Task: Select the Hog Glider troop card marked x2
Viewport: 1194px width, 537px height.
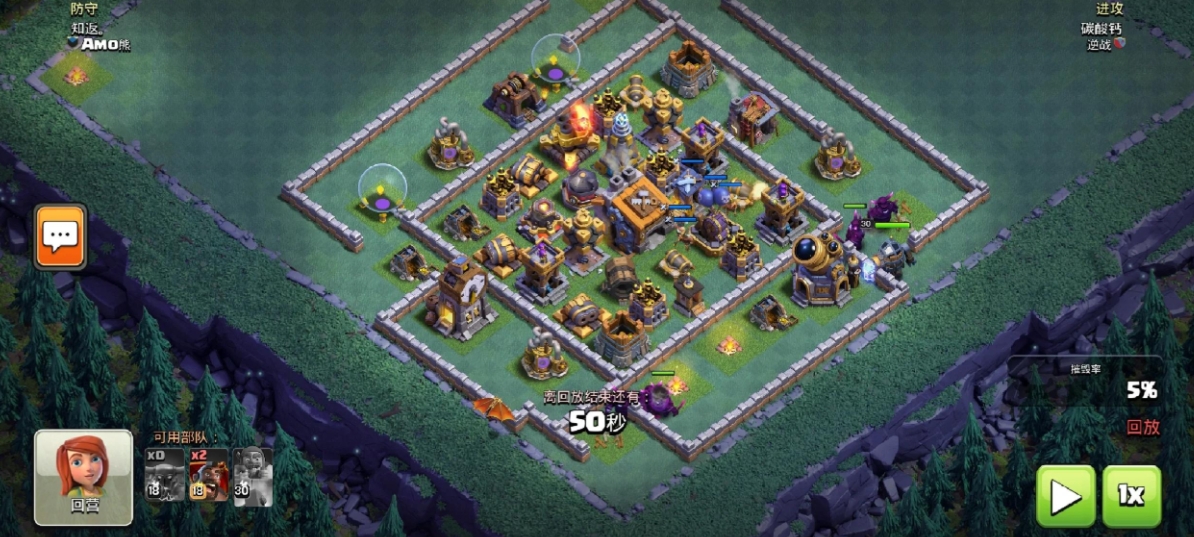Action: 208,474
